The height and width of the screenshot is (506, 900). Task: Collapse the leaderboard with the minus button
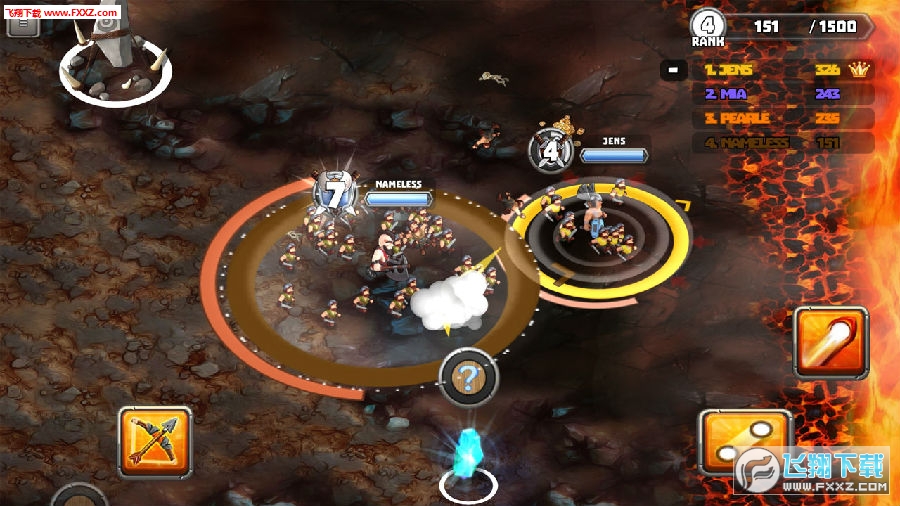673,71
